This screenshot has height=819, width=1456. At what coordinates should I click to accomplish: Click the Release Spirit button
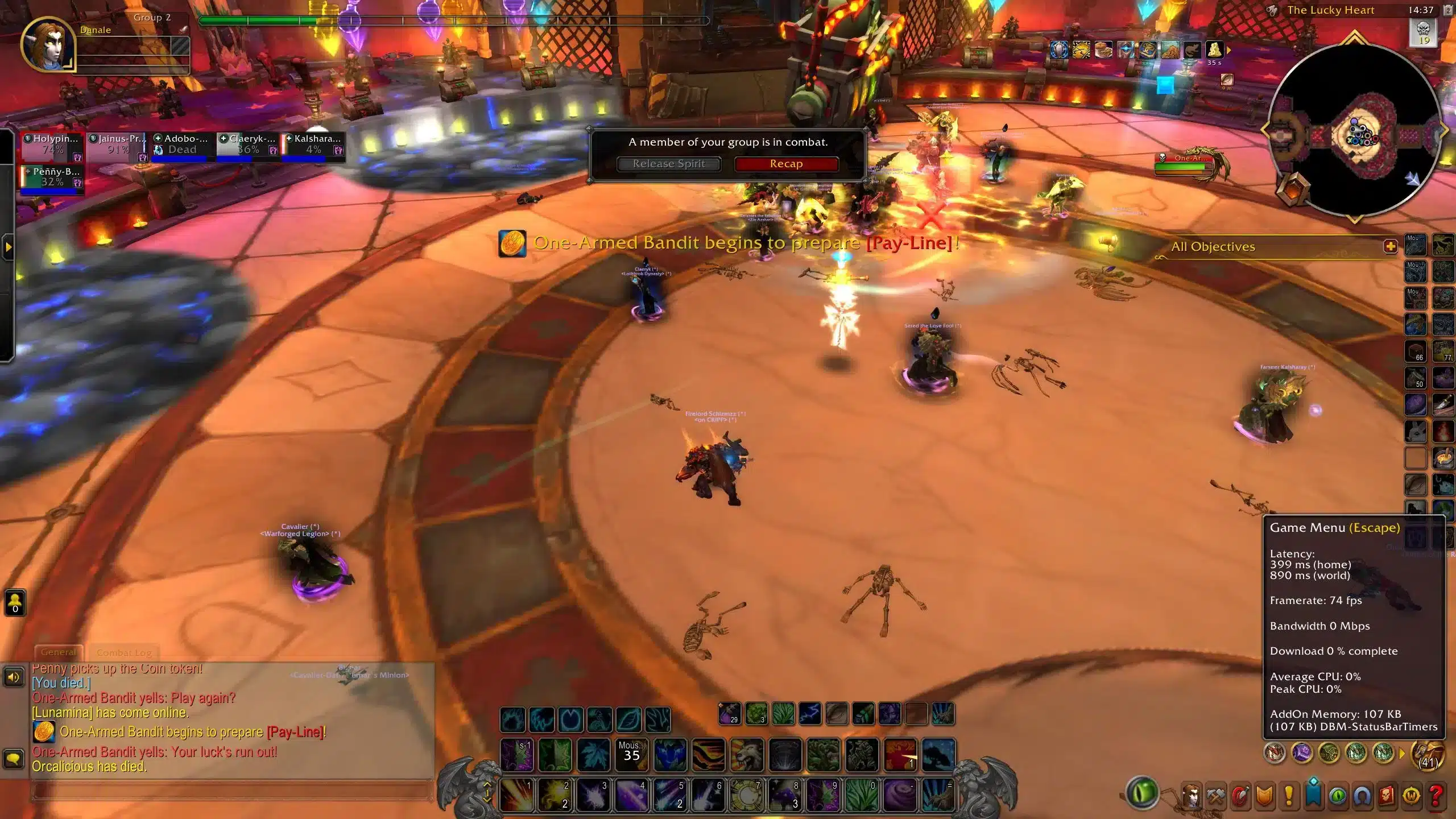(669, 163)
